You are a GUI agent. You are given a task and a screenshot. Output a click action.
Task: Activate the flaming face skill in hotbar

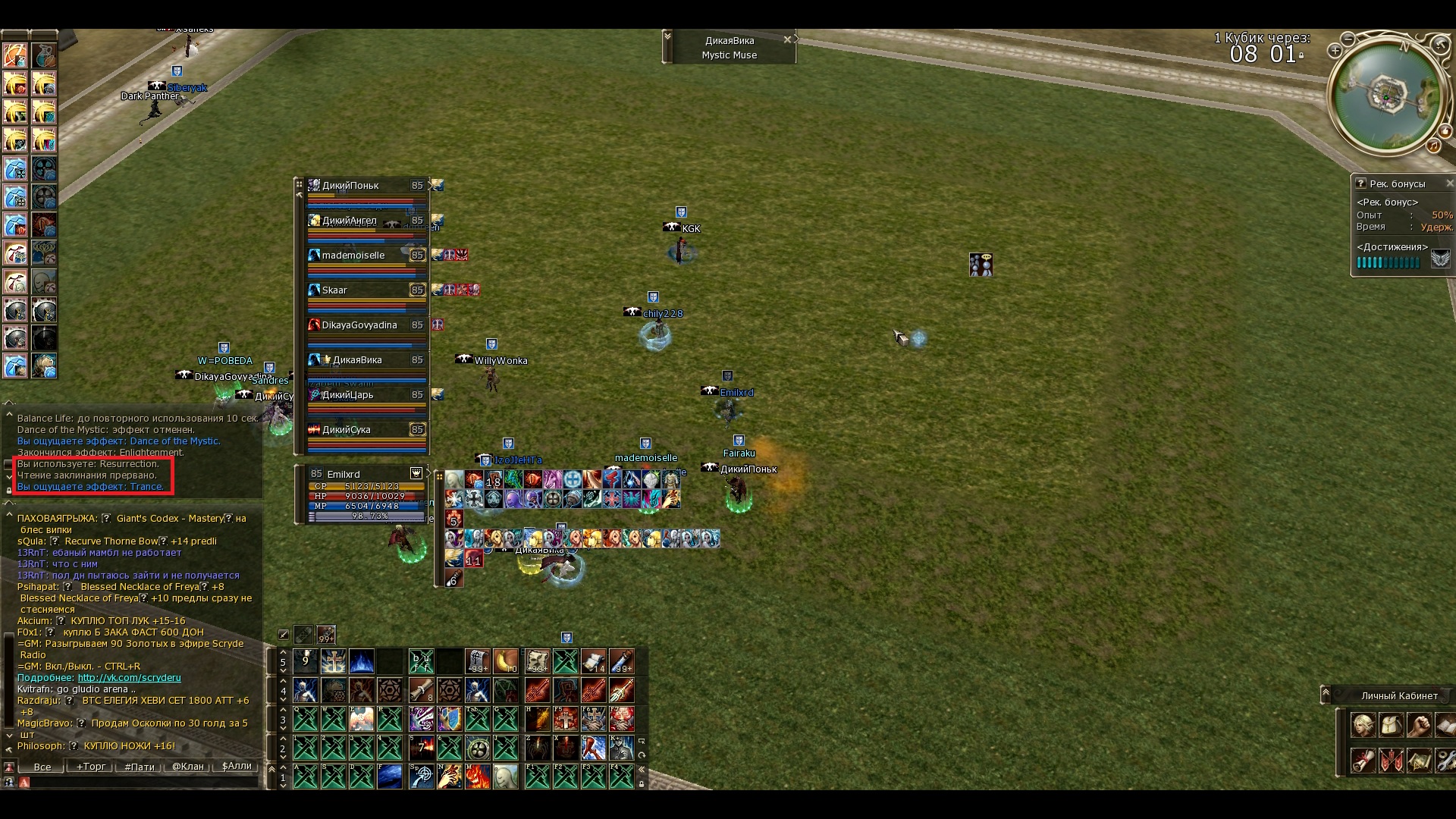coord(477,777)
